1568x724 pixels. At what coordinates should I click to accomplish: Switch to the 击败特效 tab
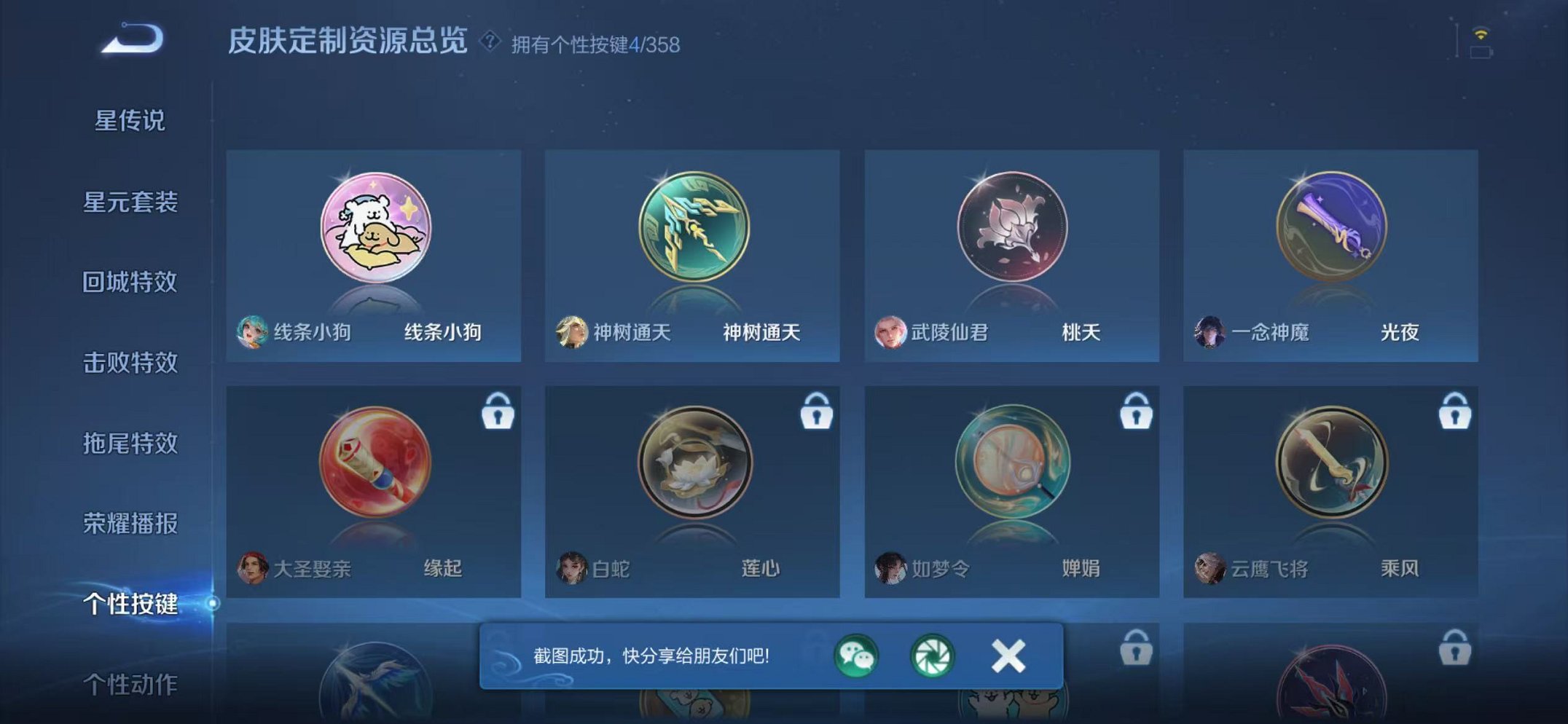click(x=131, y=363)
